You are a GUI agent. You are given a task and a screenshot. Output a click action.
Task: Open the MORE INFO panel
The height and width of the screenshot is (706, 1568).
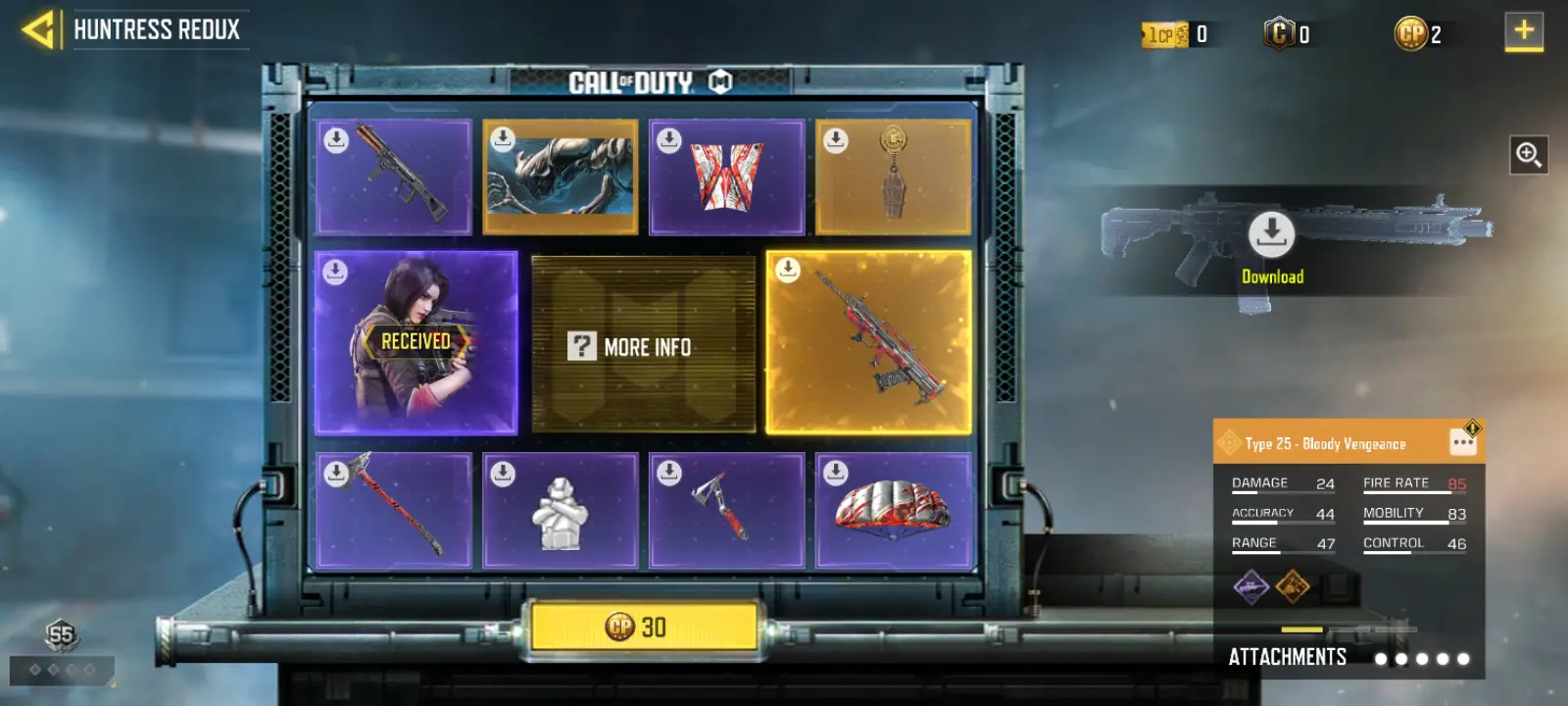click(643, 345)
